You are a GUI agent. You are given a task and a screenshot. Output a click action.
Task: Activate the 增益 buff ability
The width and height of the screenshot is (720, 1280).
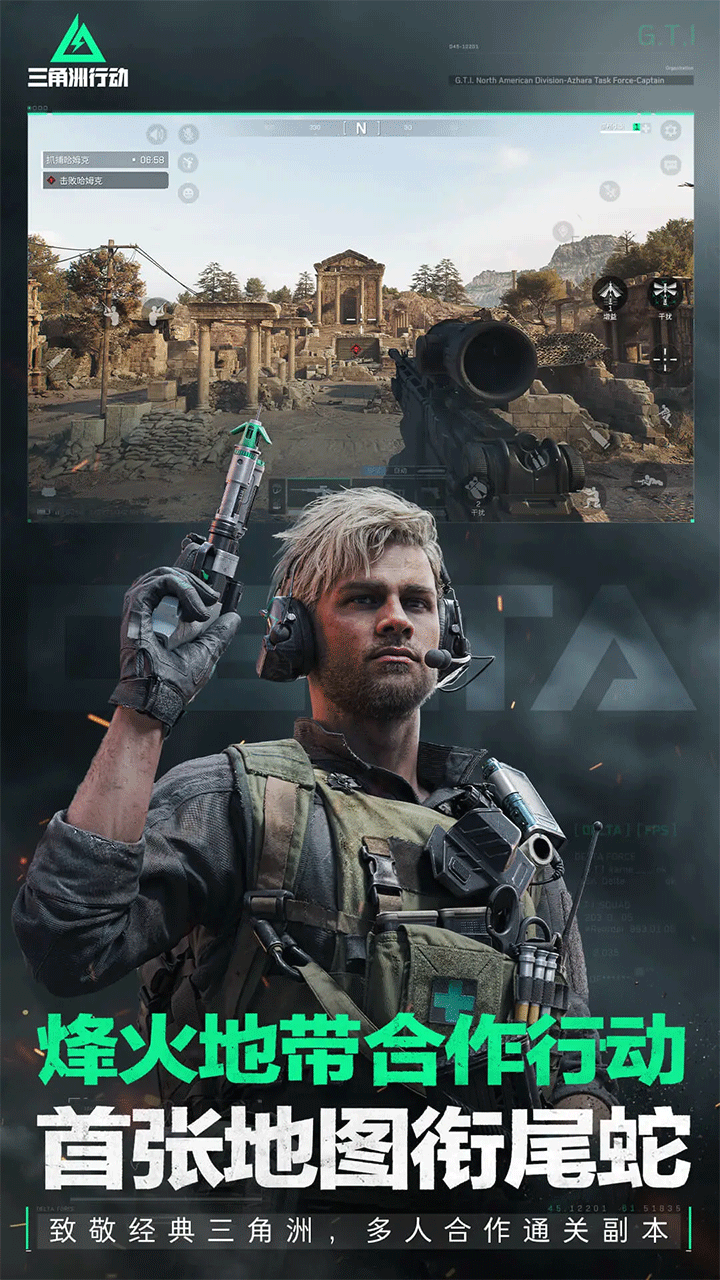pos(610,294)
